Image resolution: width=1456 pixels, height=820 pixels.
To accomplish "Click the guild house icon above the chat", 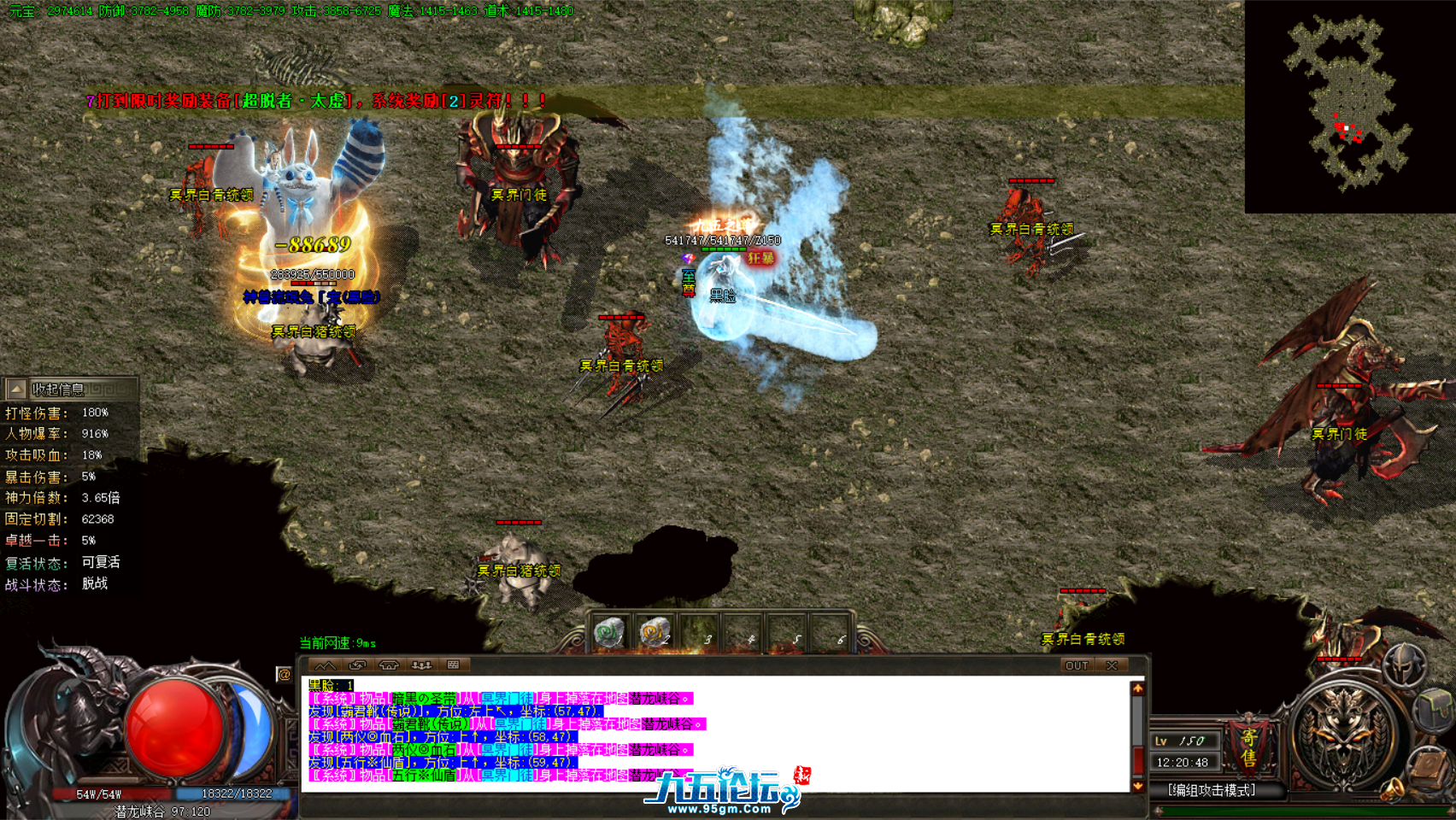I will (x=389, y=665).
